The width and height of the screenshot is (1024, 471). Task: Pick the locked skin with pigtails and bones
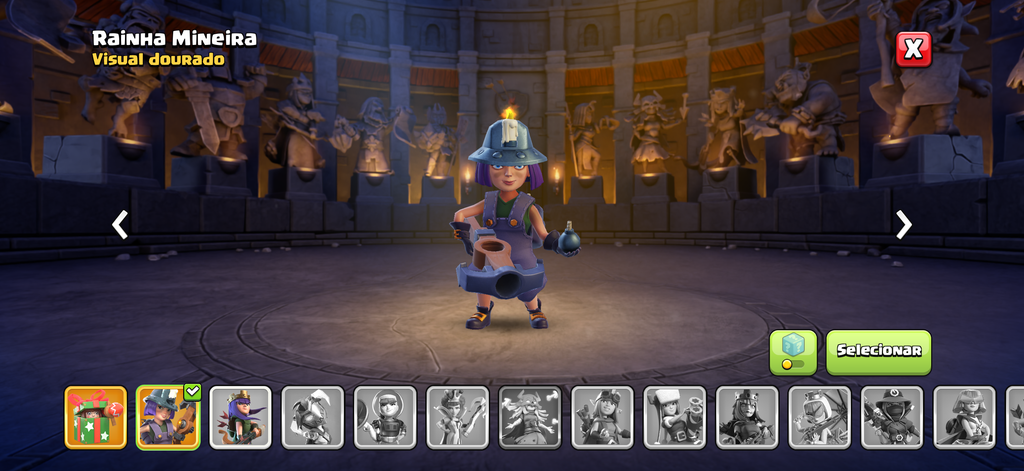(x=530, y=417)
